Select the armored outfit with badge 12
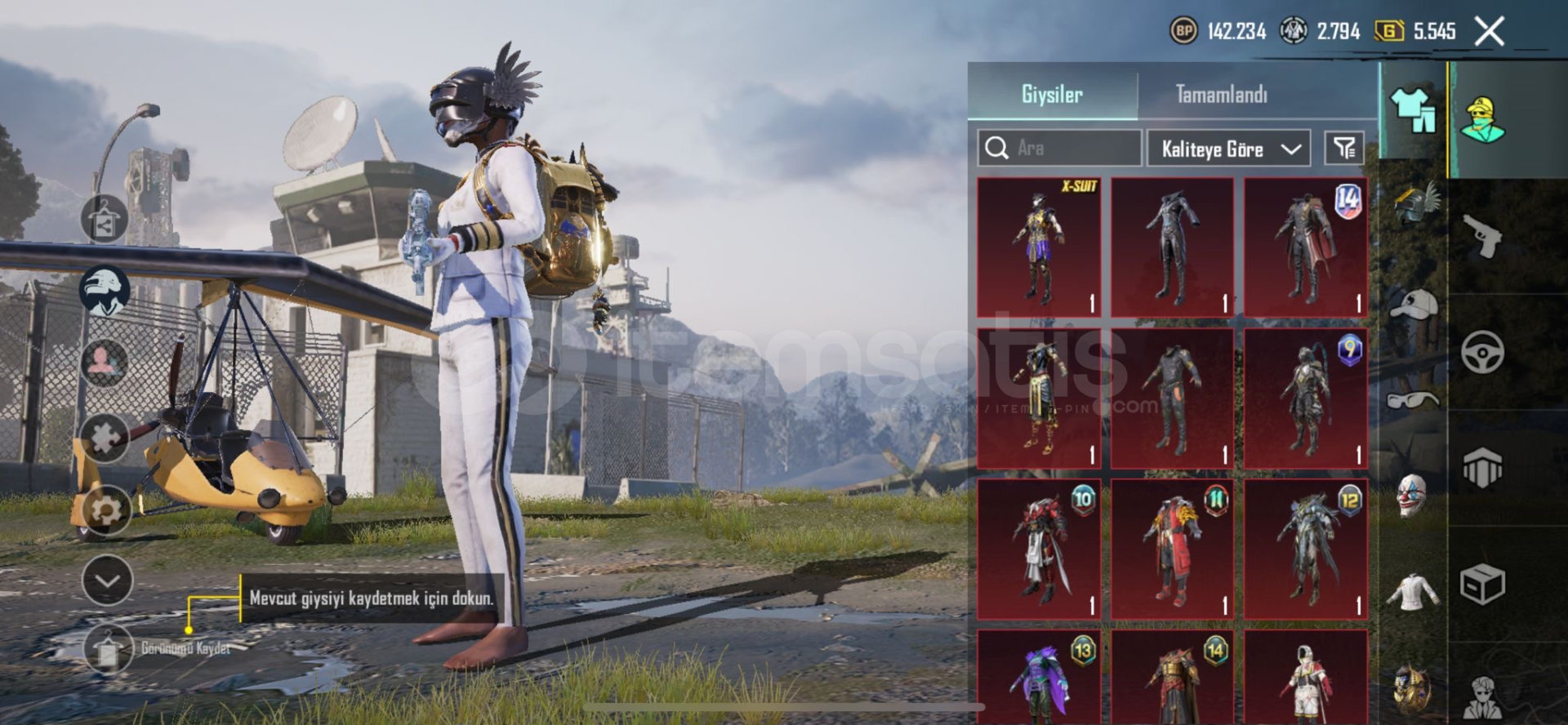1568x725 pixels. [1306, 549]
